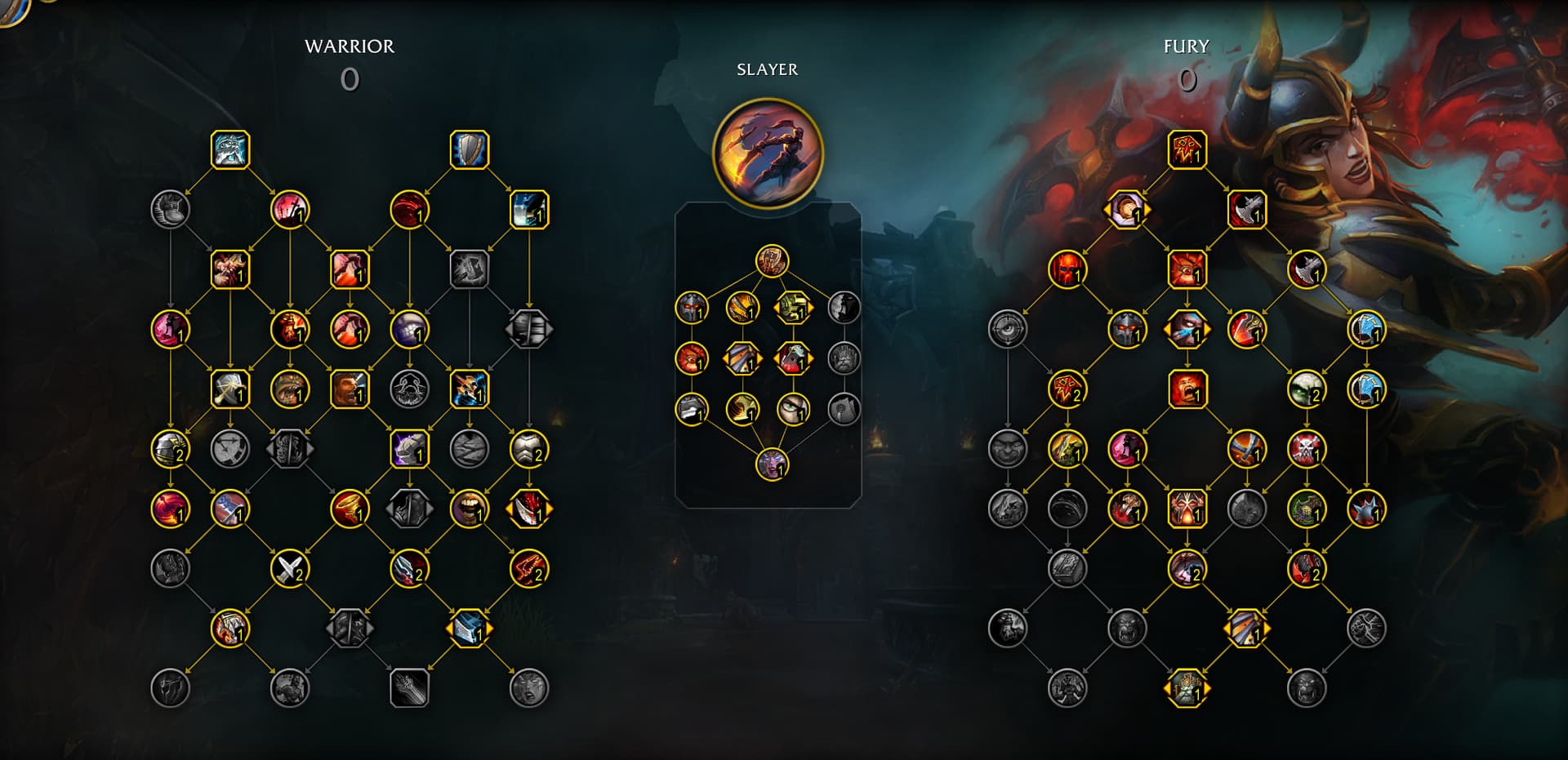Pick the square axe talent in Fury tree
Screen dimensions: 1568x760
click(x=1246, y=211)
